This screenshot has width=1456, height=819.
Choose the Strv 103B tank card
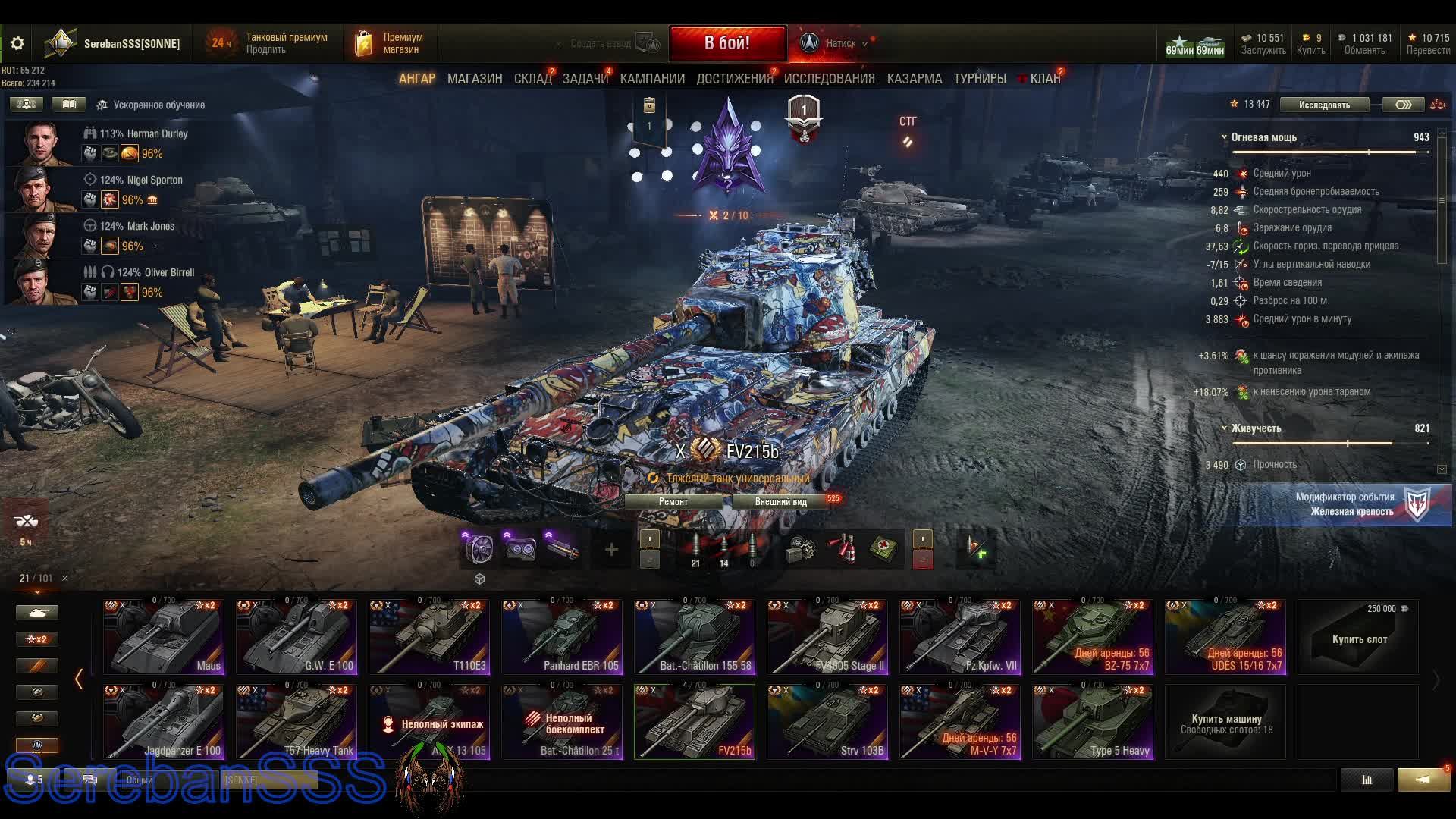(x=827, y=722)
